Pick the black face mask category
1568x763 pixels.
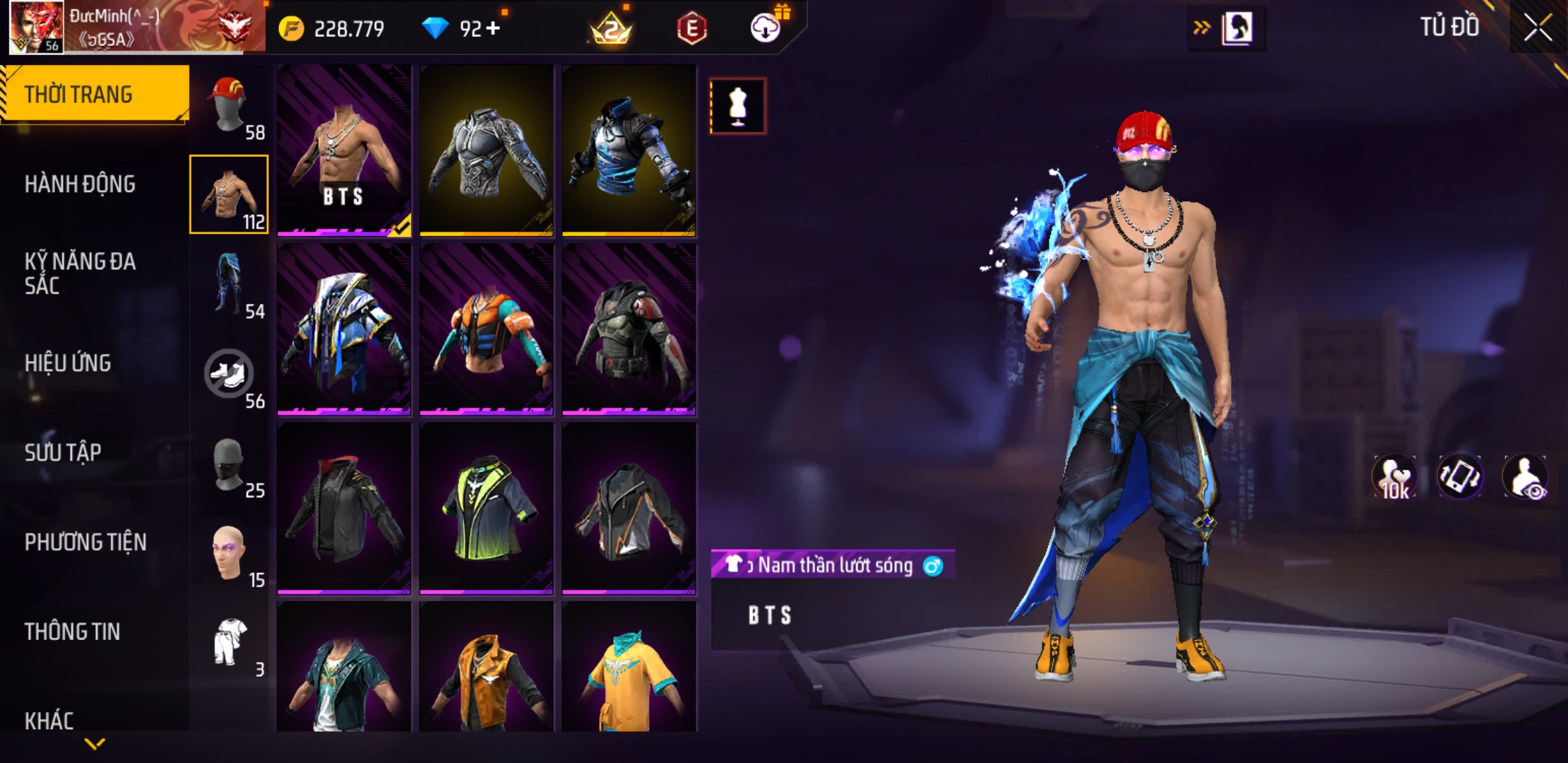point(230,463)
